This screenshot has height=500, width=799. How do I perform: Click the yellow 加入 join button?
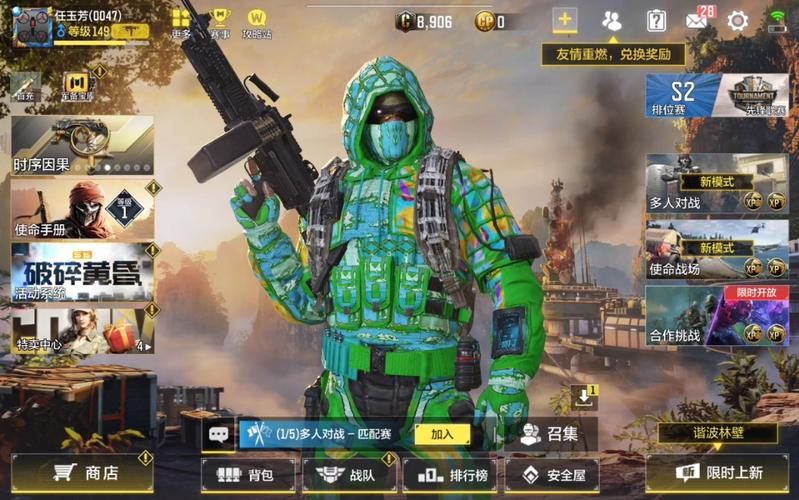[x=442, y=434]
